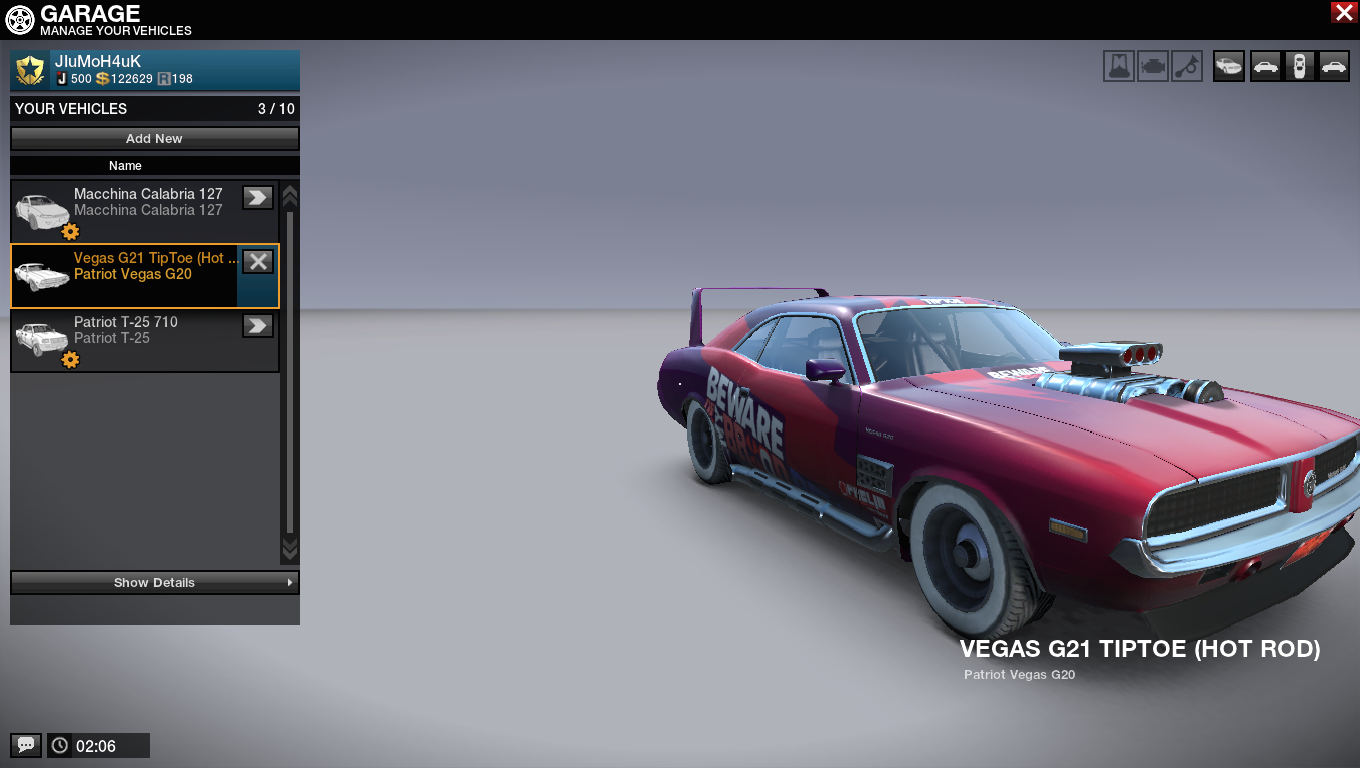1360x768 pixels.
Task: Sound the horn icon
Action: tap(1187, 67)
